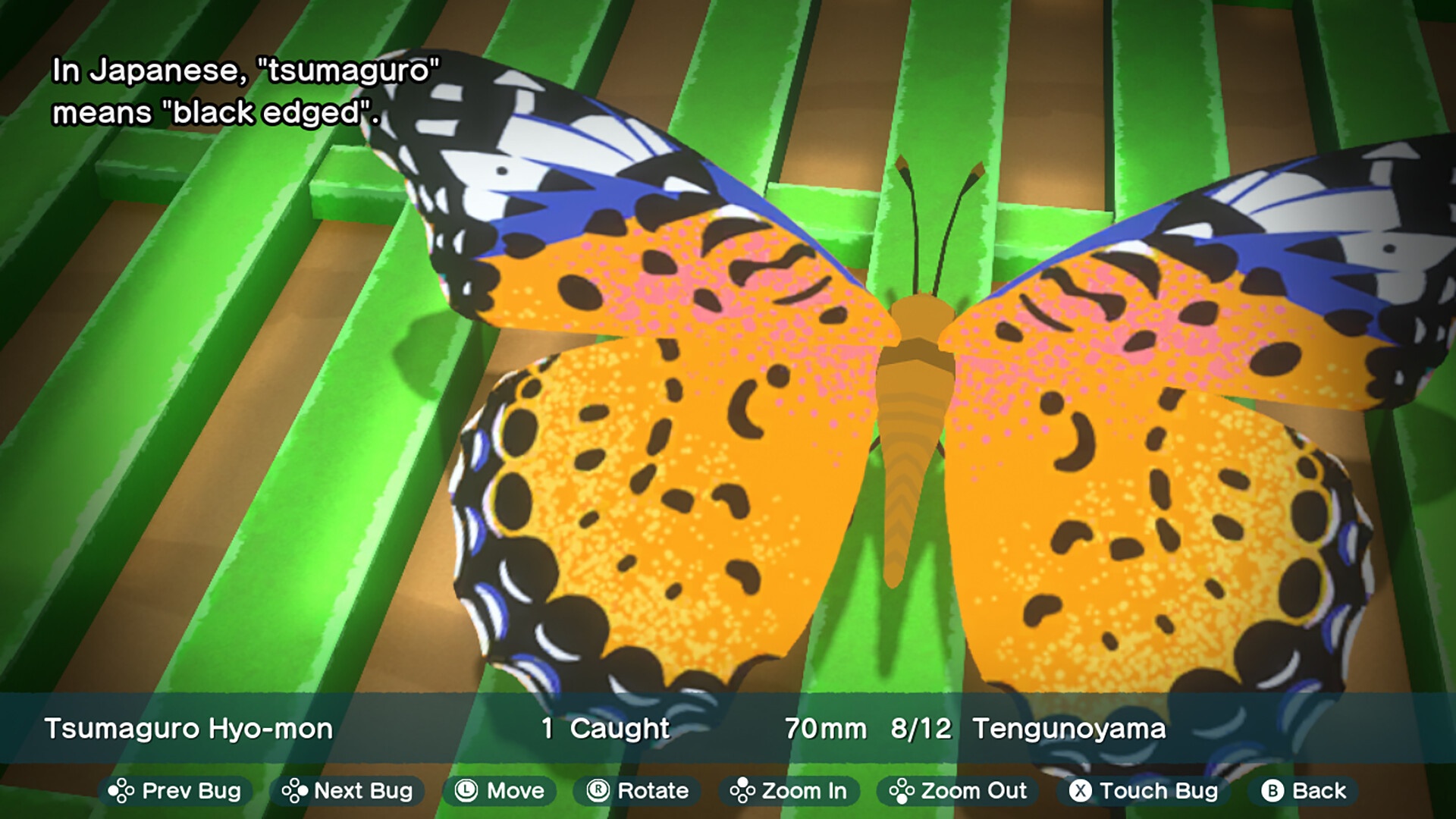The width and height of the screenshot is (1456, 819).
Task: Activate the Rotate control
Action: tap(638, 791)
